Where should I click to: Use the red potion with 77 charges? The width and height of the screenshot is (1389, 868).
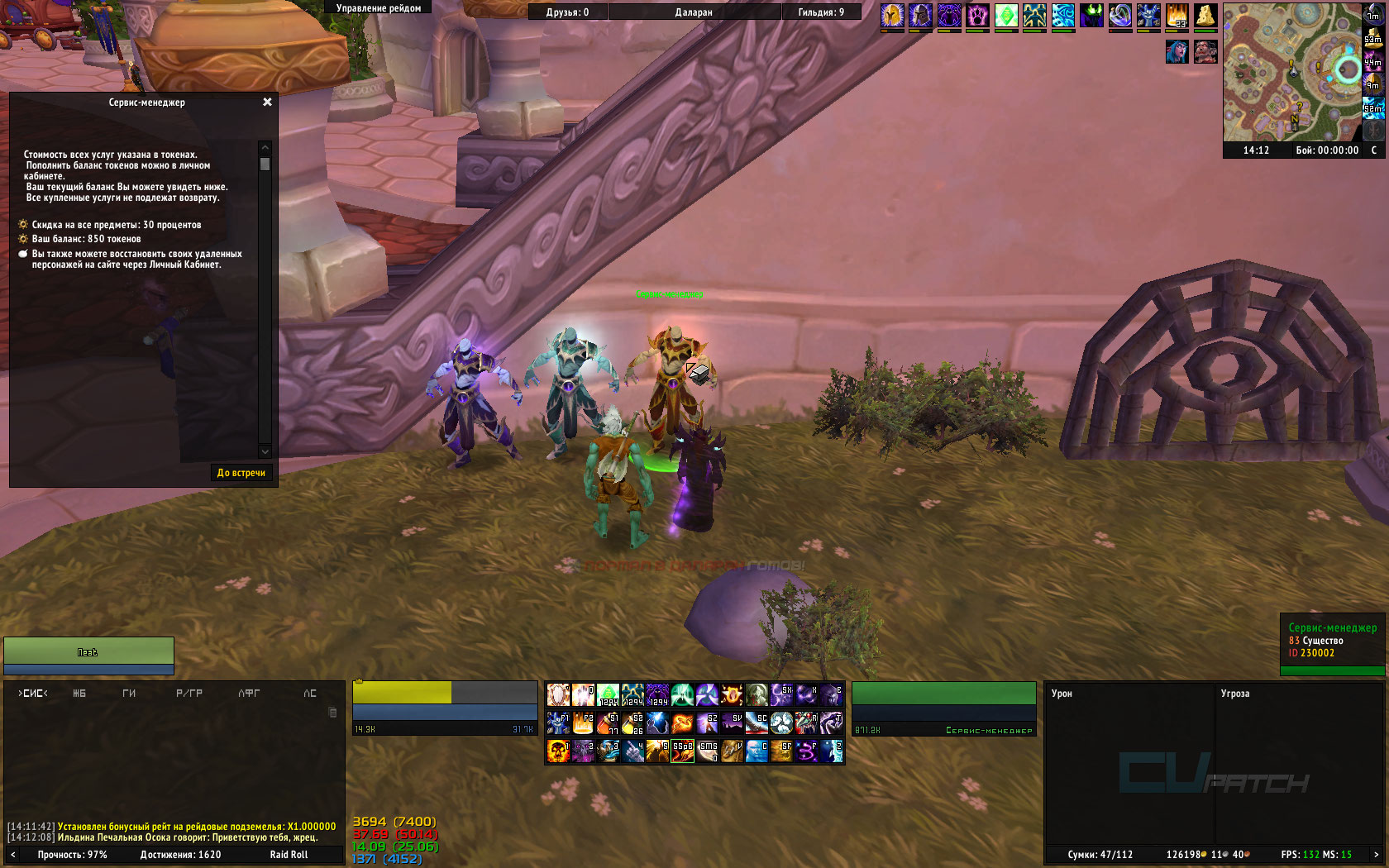click(608, 723)
